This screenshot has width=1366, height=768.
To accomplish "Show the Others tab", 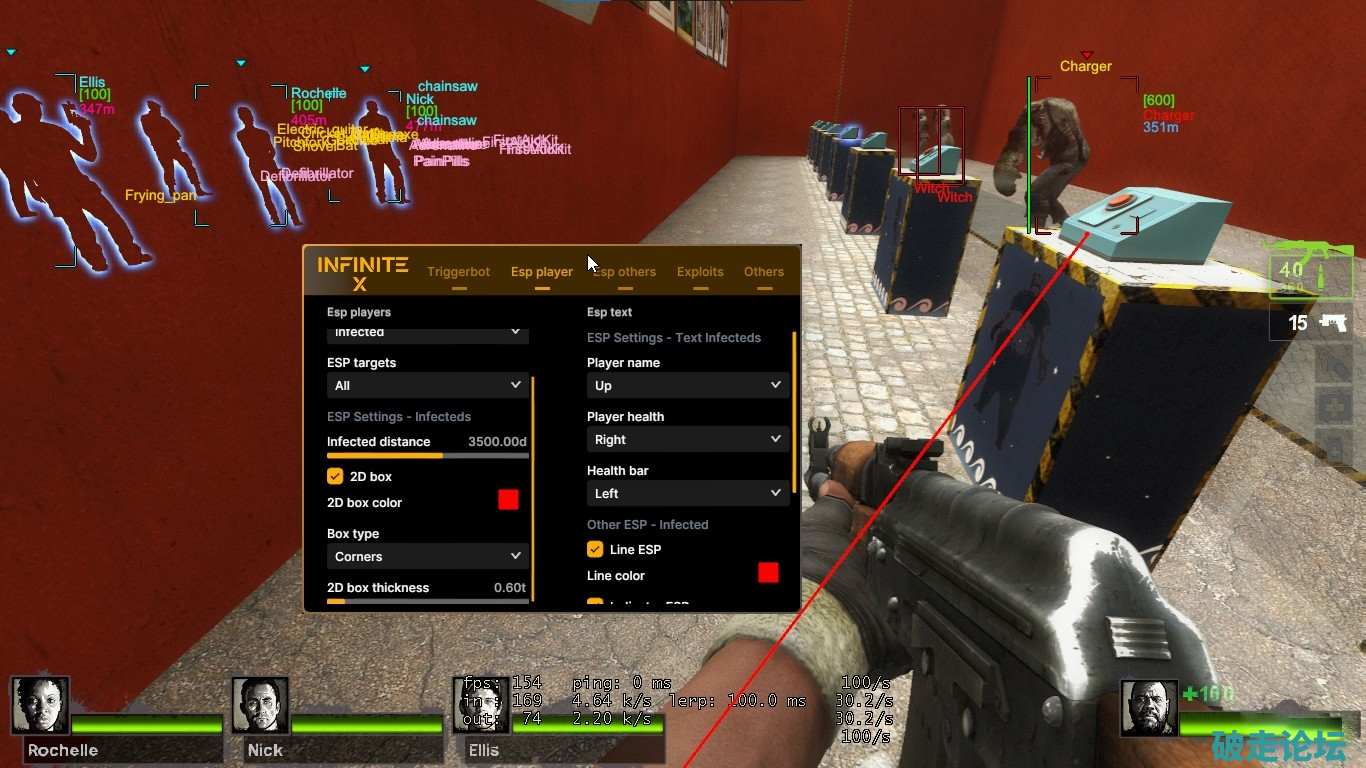I will (764, 272).
